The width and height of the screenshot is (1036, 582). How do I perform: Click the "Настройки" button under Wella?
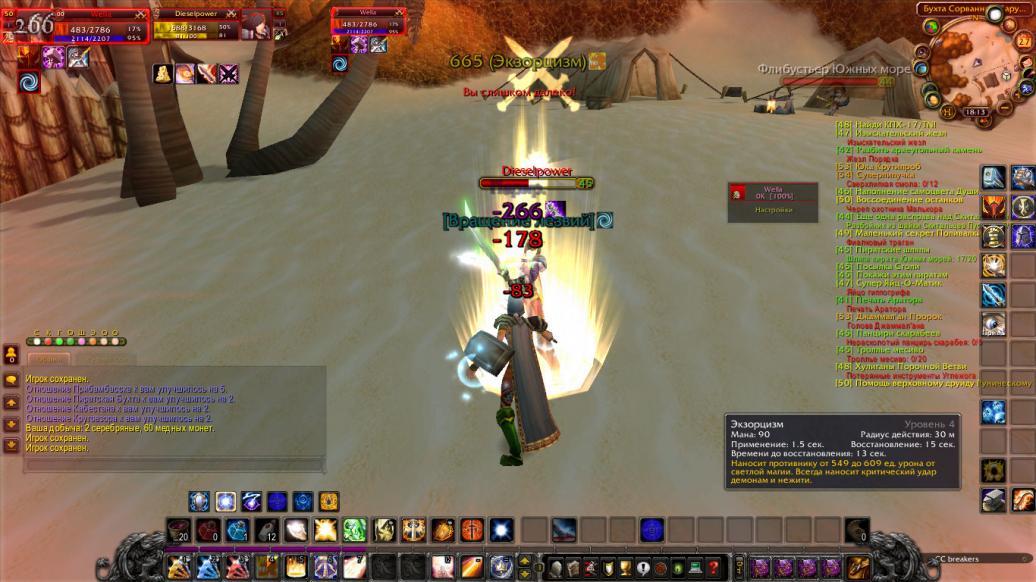click(x=772, y=209)
